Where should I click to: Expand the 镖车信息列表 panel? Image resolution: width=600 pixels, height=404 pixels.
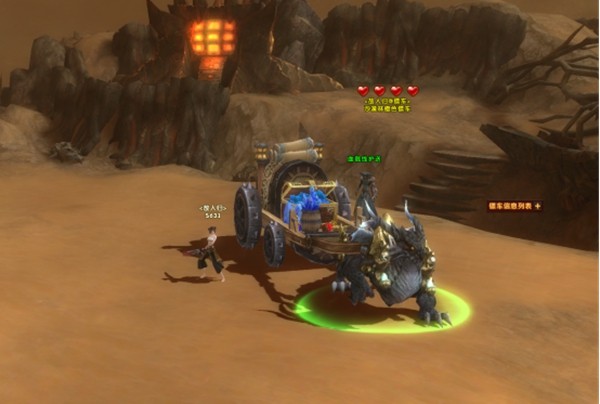tap(538, 206)
